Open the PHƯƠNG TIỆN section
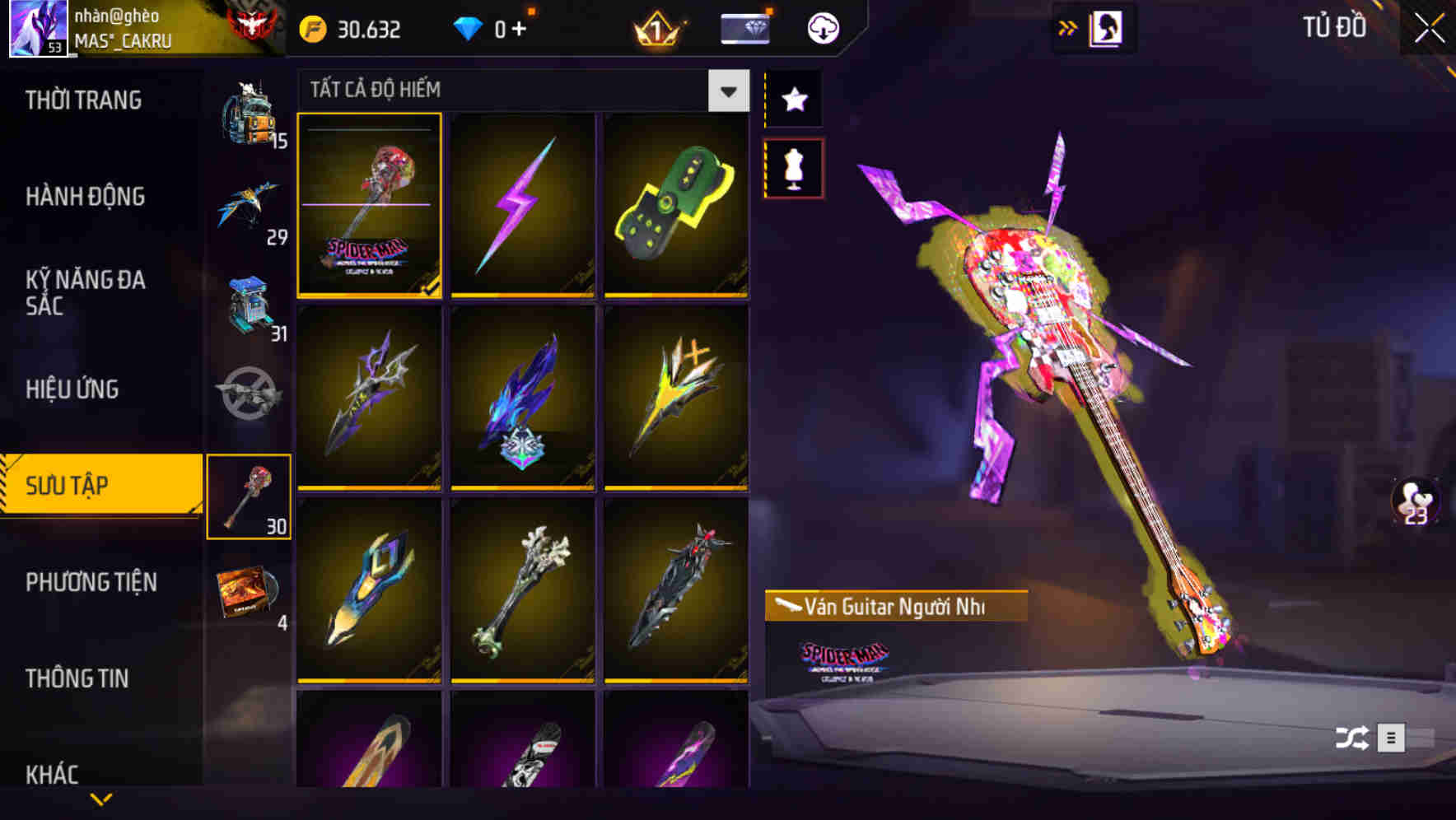 click(91, 582)
